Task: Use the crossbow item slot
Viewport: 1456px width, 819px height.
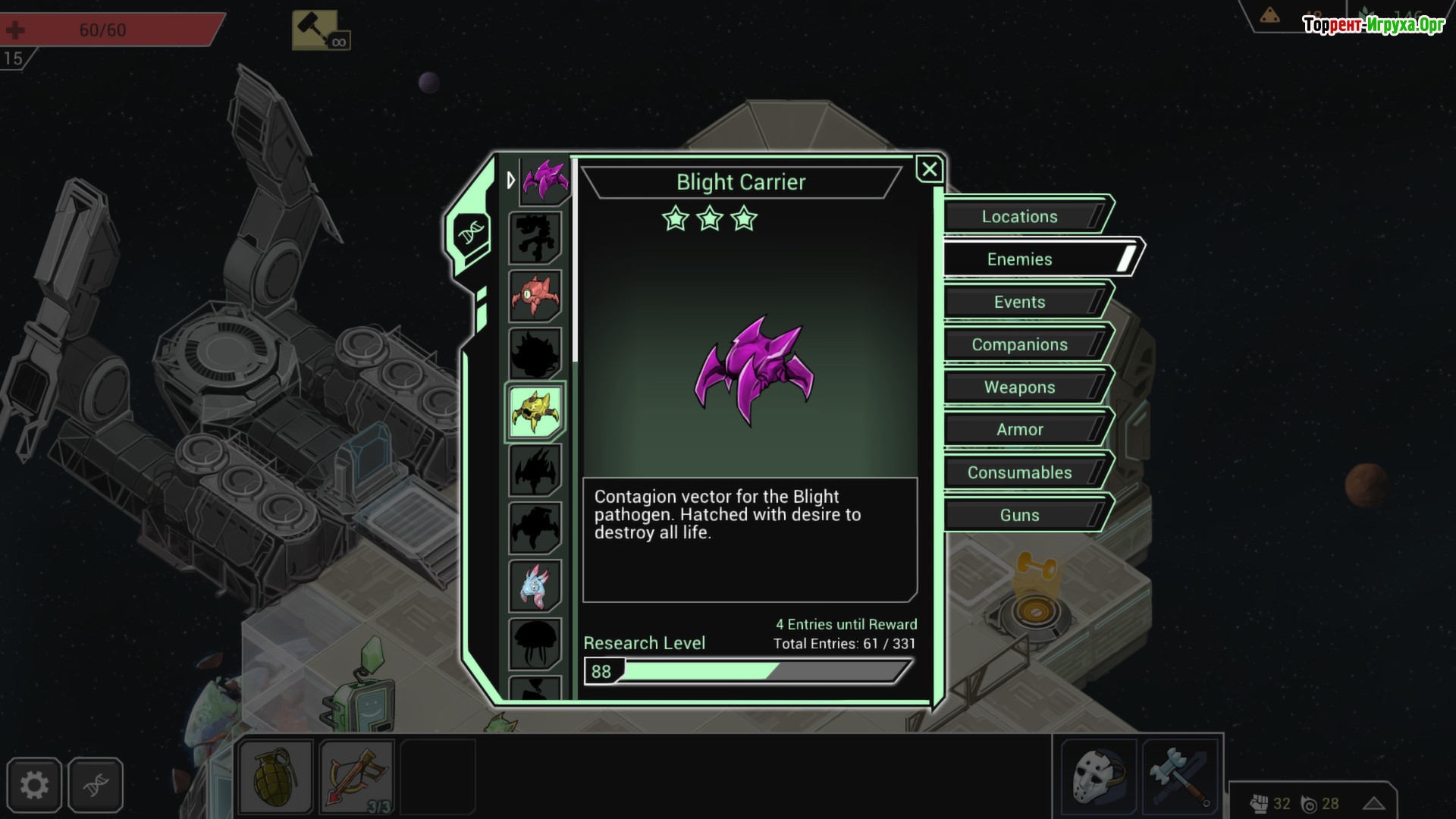Action: pos(356,777)
